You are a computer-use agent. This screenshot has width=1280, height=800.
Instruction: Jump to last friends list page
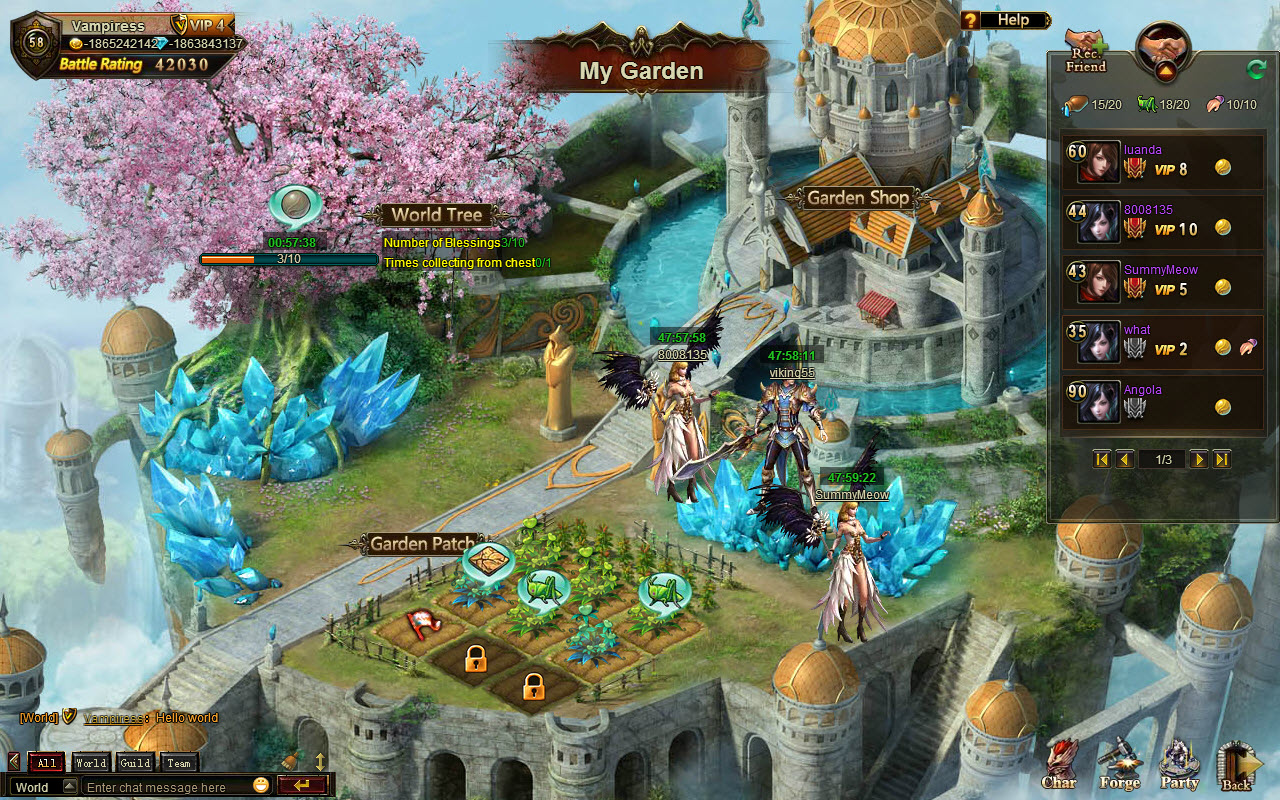pos(1222,459)
